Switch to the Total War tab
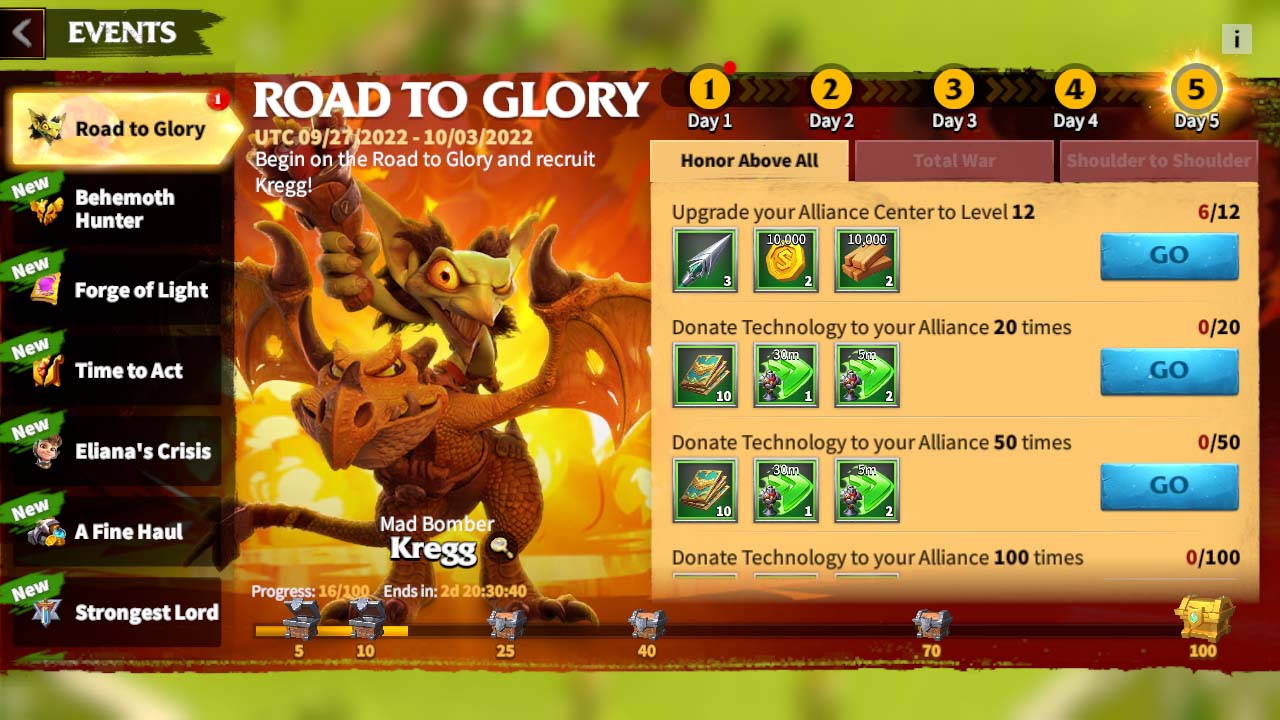Screen dimensions: 1280x720 coord(953,160)
